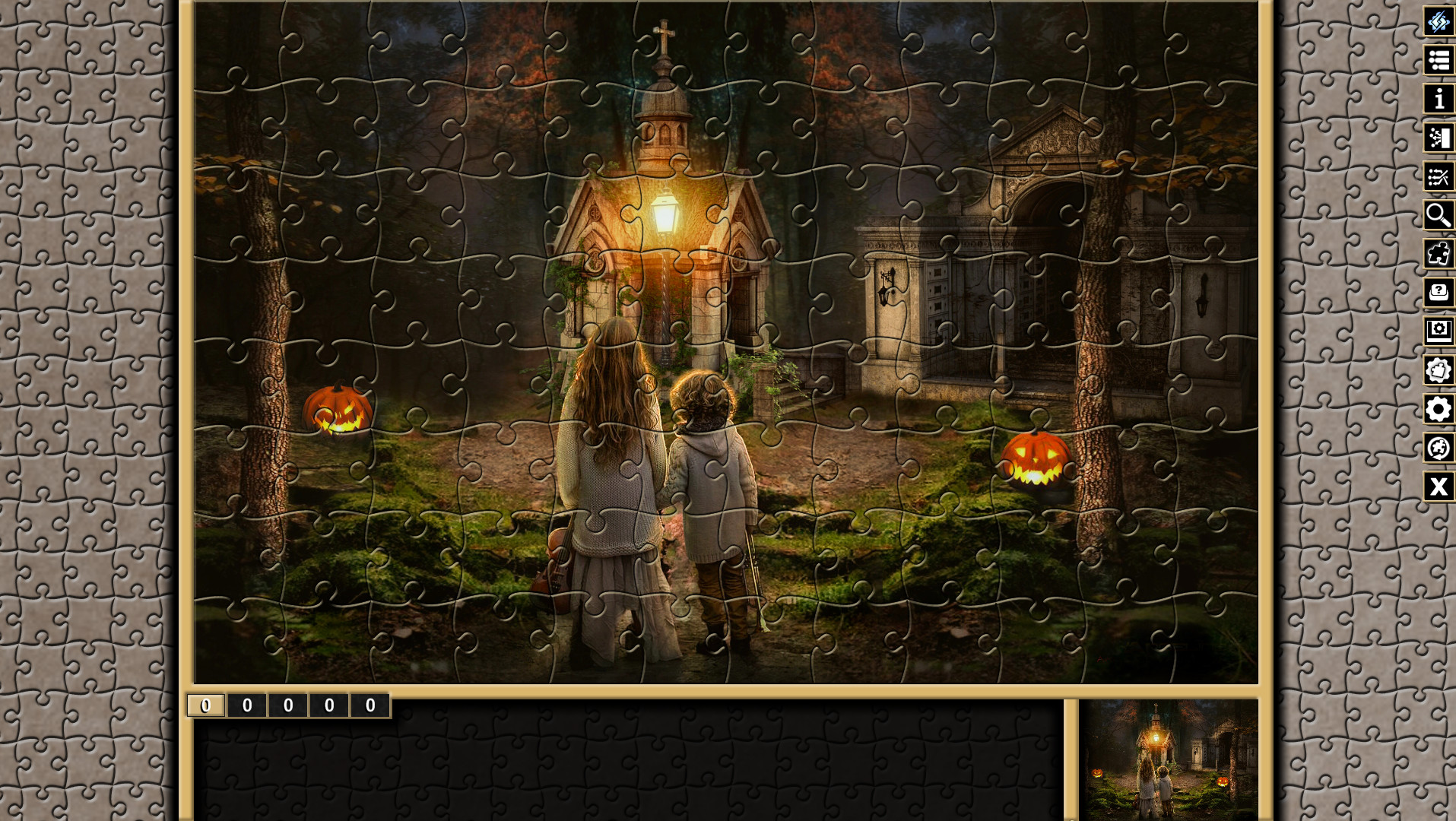Click the shuffle pieces icon
Viewport: 1456px width, 821px height.
click(x=1437, y=177)
